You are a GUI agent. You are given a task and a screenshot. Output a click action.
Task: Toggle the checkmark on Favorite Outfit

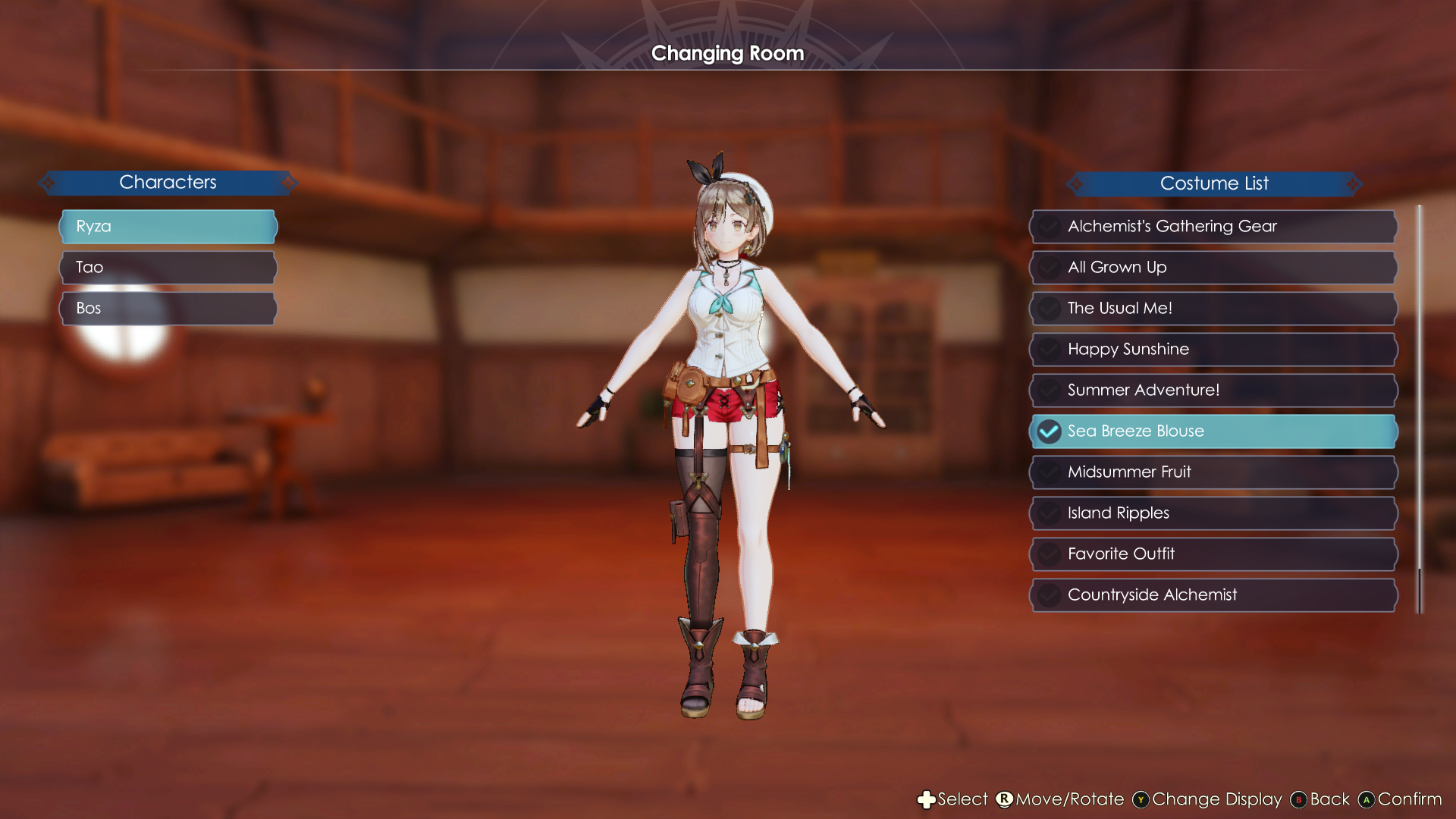[x=1050, y=554]
